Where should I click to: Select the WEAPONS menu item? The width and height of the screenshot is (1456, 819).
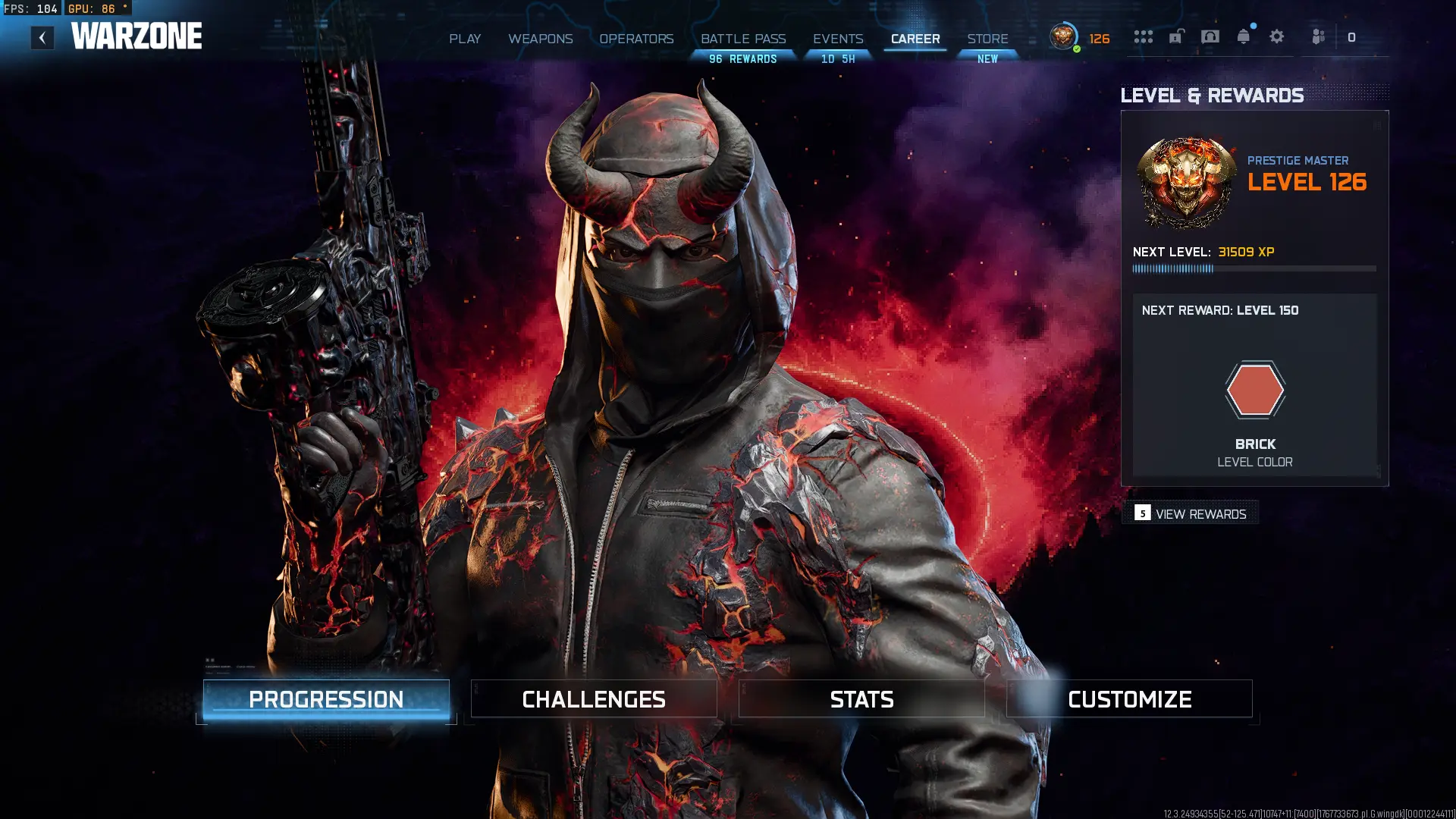coord(541,39)
